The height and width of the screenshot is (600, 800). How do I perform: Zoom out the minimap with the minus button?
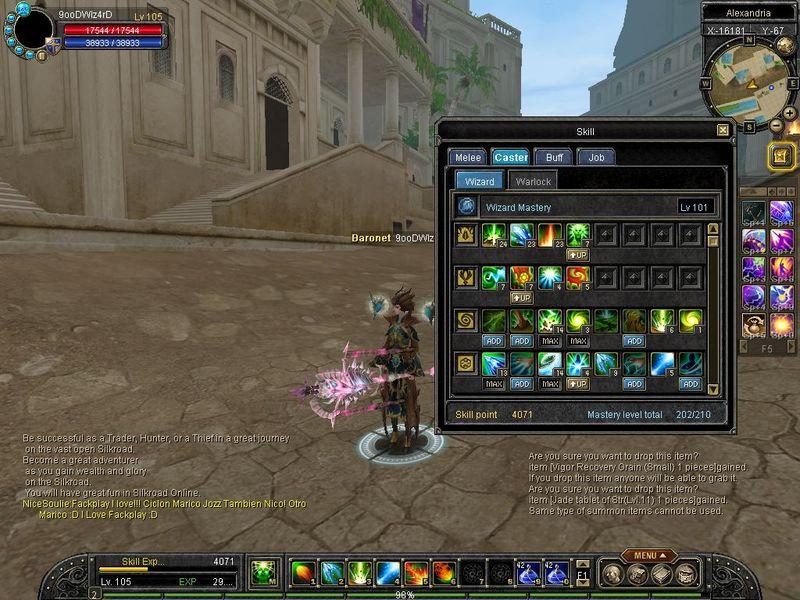coord(776,126)
